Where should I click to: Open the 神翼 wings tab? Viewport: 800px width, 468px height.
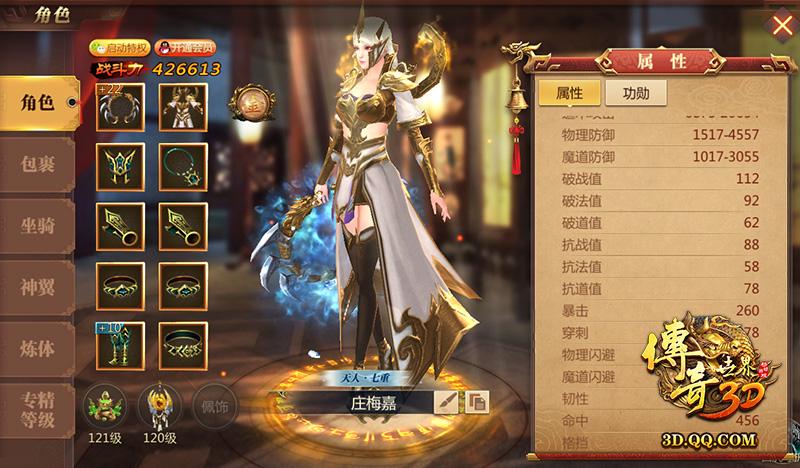click(x=36, y=288)
